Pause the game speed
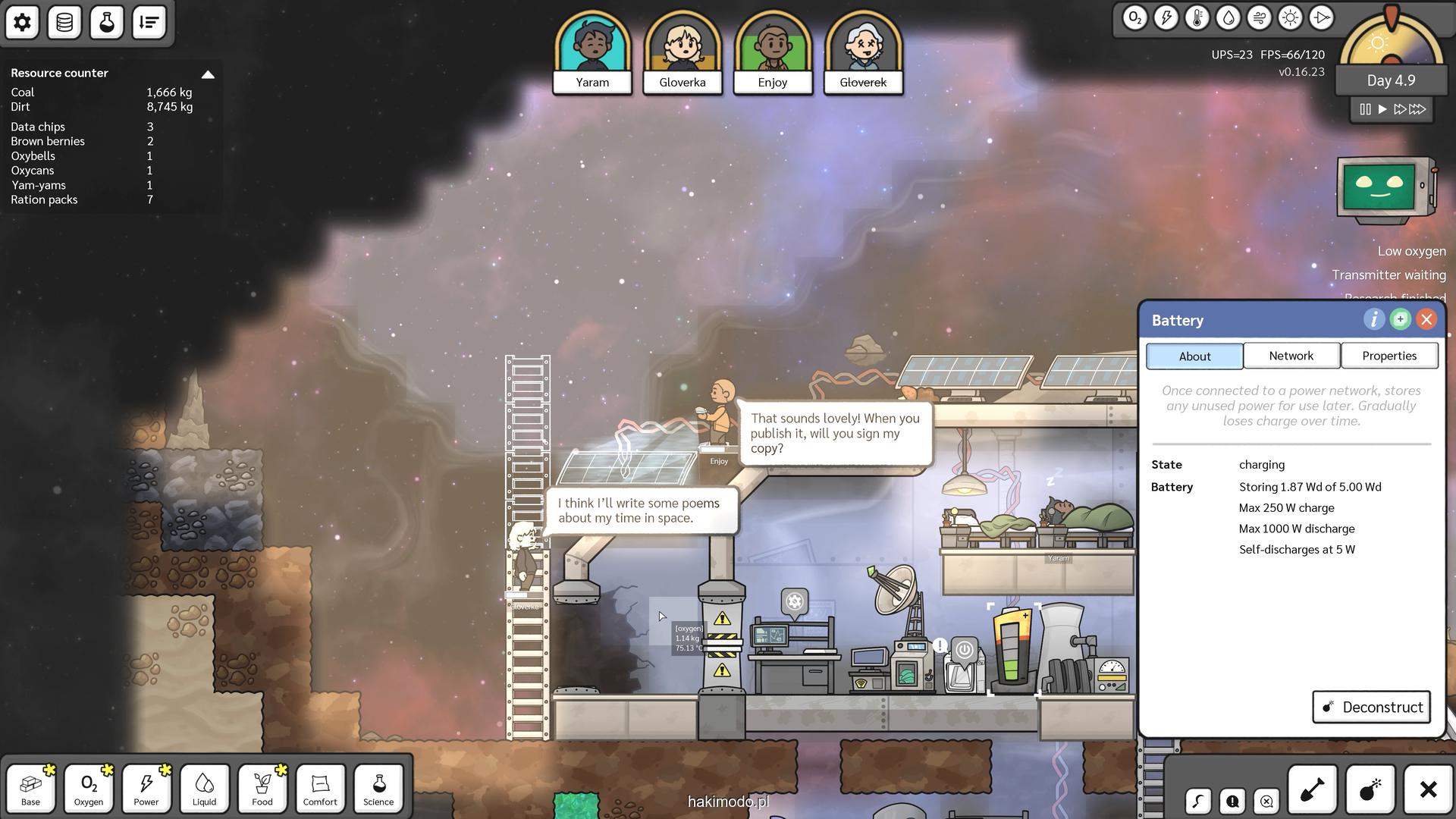Screen dimensions: 1456x819 click(1365, 109)
